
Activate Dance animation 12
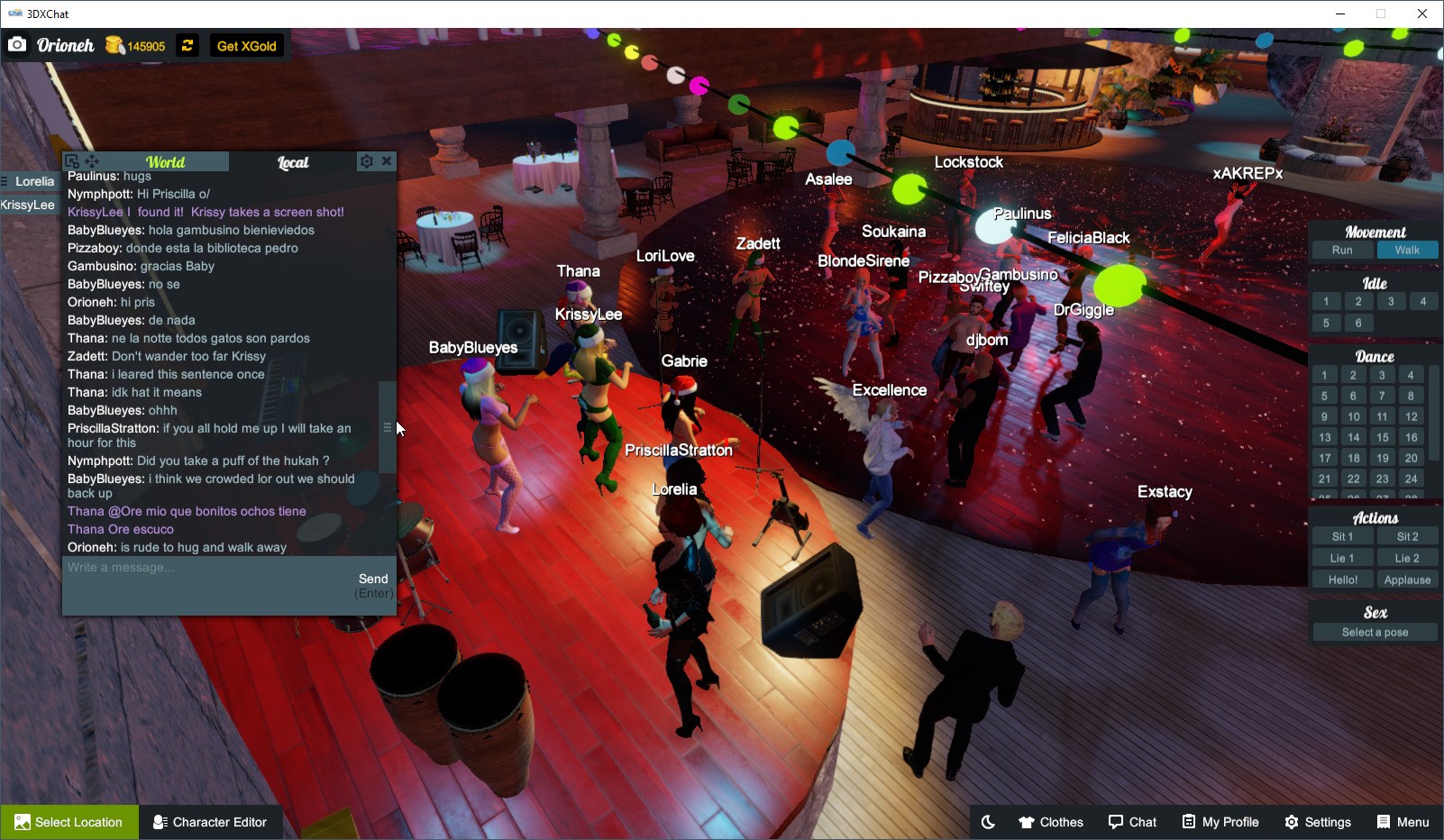point(1411,415)
